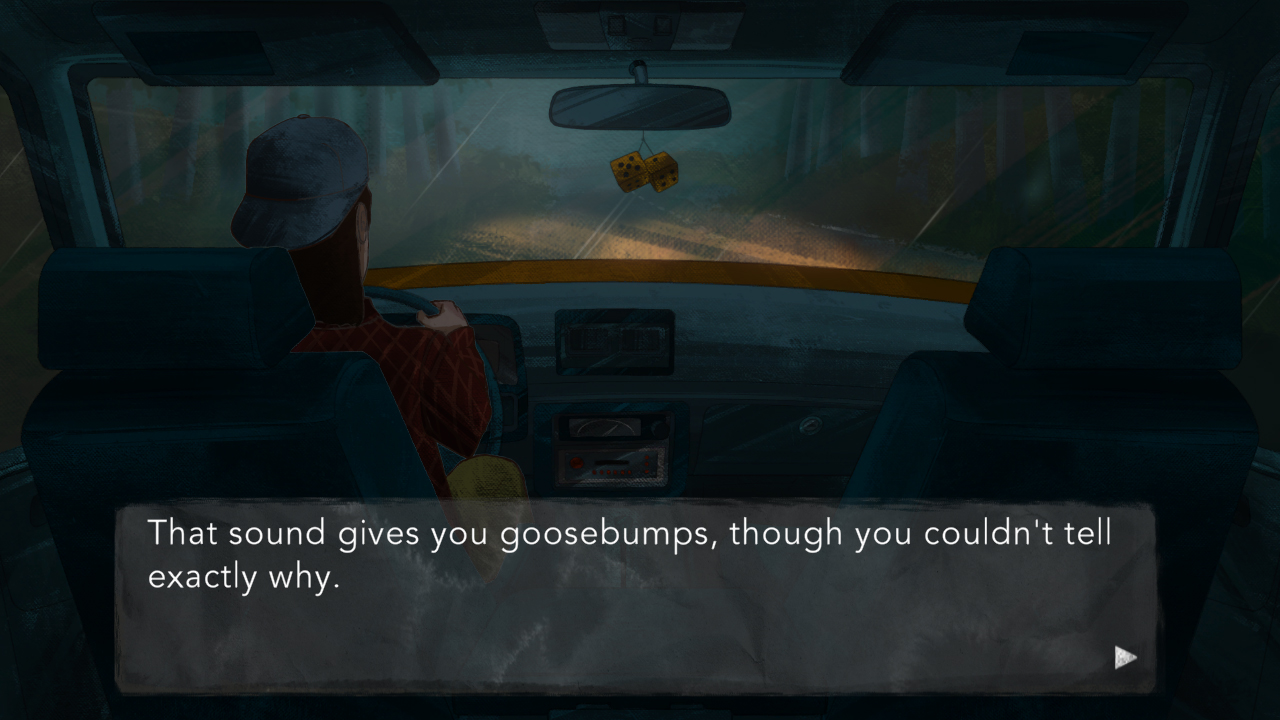This screenshot has height=720, width=1280.
Task: Click the radio tuning knob
Action: coord(659,427)
